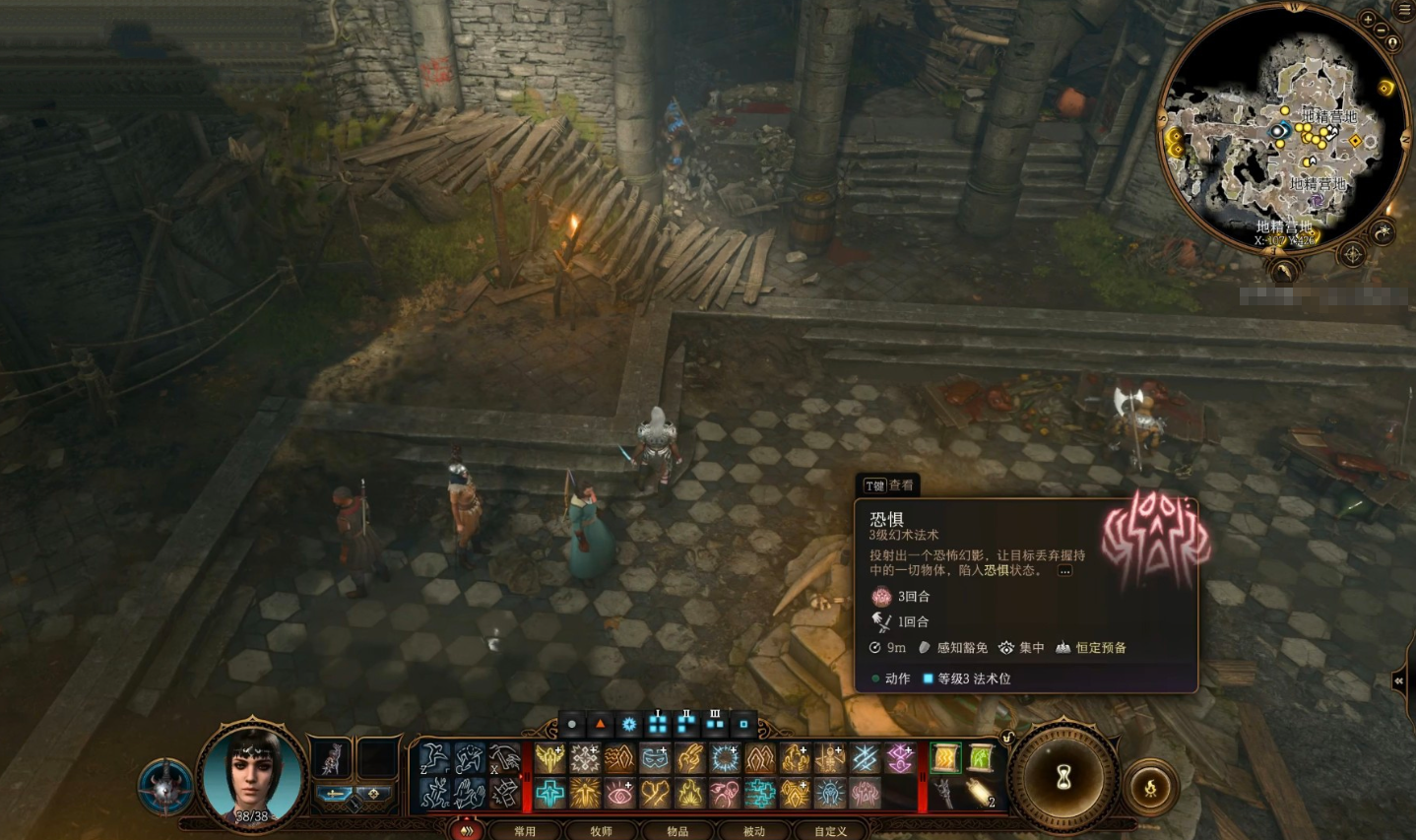
Task: Switch to the 牧师 hotbar tab
Action: [601, 831]
